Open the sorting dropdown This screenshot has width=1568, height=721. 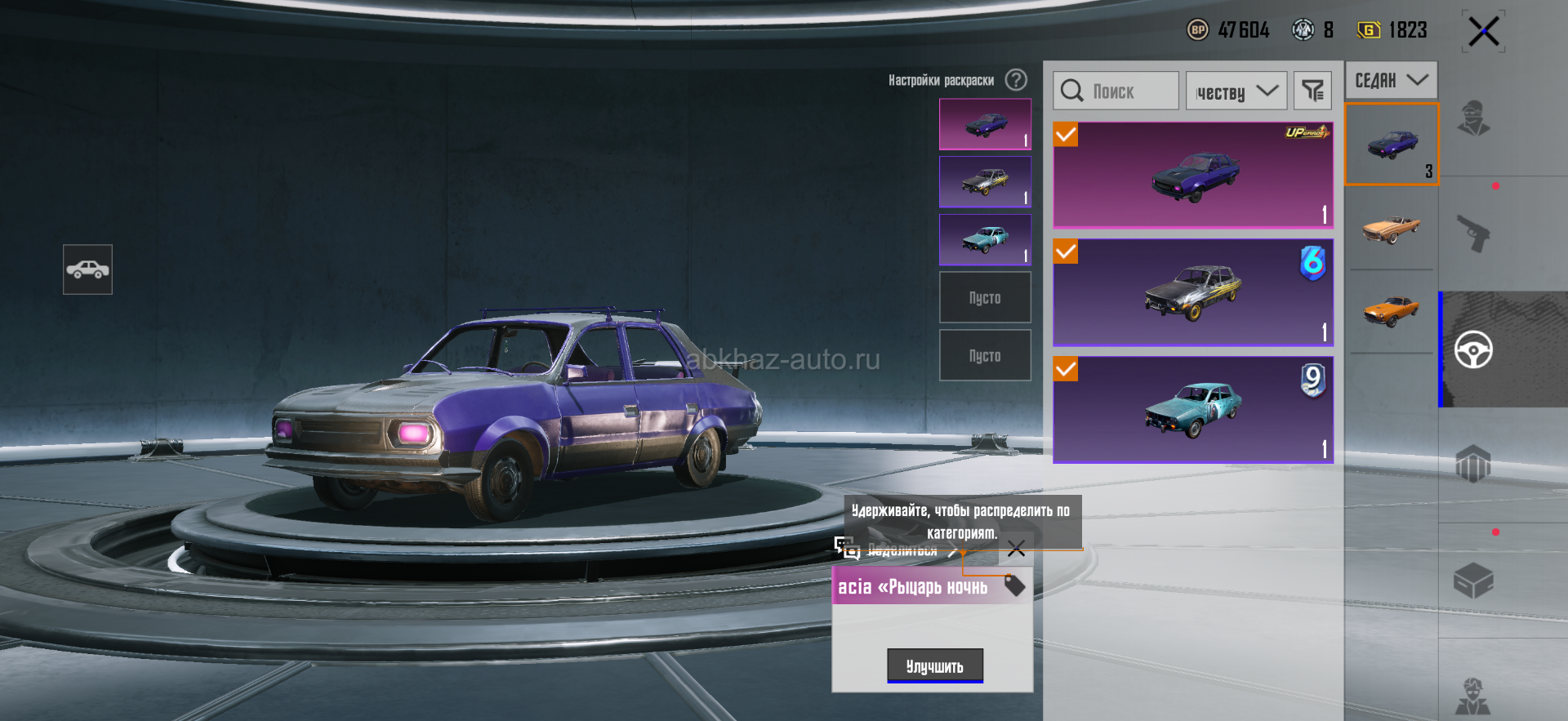point(1236,91)
